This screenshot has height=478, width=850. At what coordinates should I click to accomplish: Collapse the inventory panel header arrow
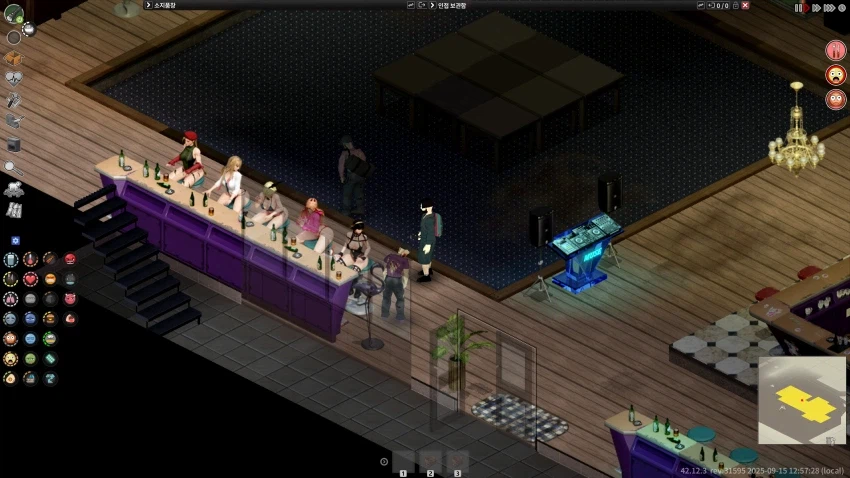click(148, 5)
